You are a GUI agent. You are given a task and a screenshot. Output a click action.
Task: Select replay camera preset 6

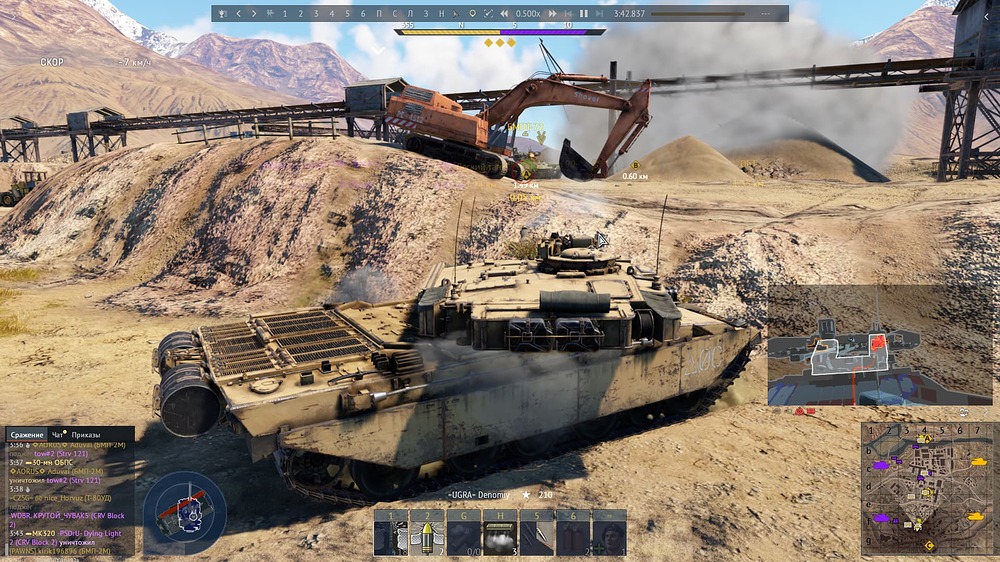click(362, 14)
